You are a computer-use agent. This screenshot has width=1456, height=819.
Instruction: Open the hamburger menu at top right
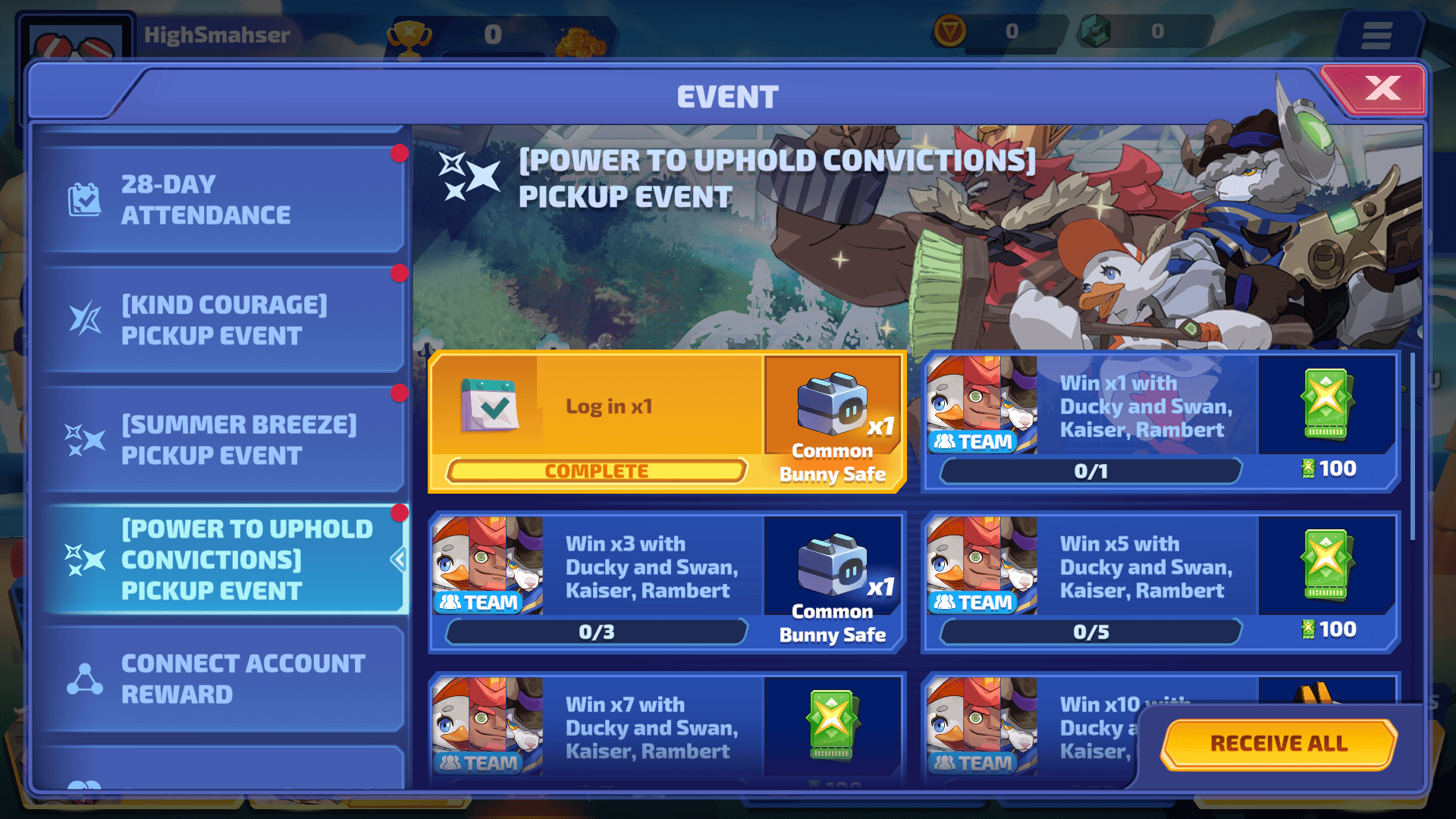(1376, 35)
